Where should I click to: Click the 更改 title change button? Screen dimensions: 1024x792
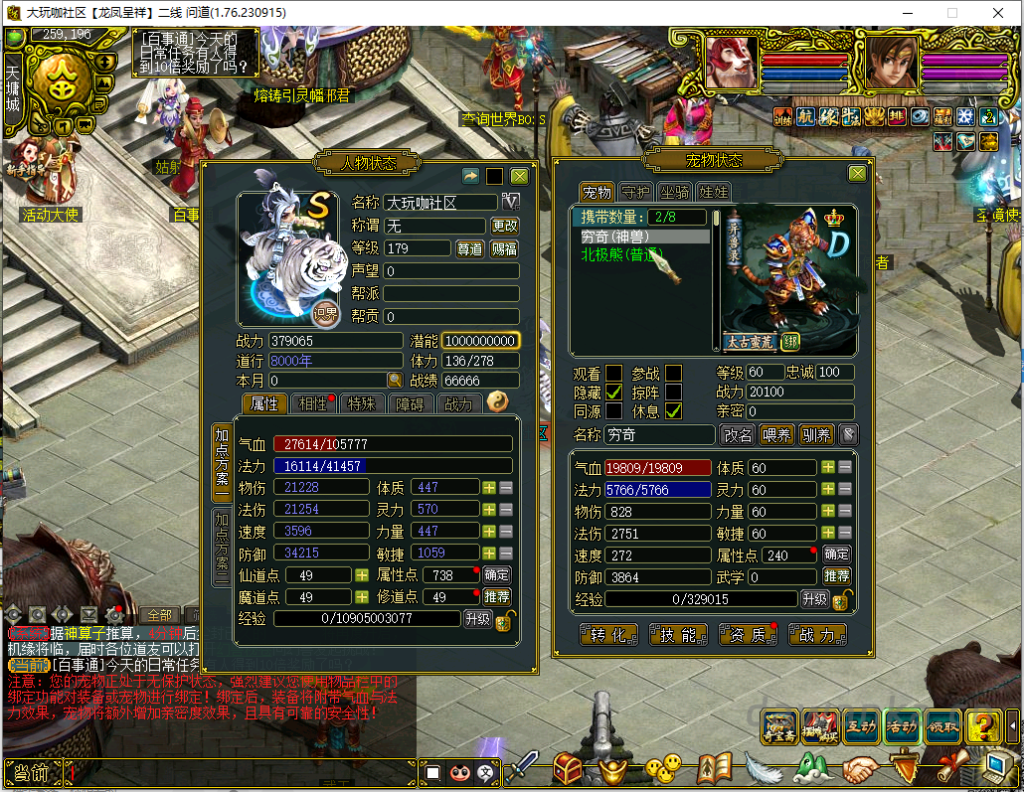(x=505, y=226)
